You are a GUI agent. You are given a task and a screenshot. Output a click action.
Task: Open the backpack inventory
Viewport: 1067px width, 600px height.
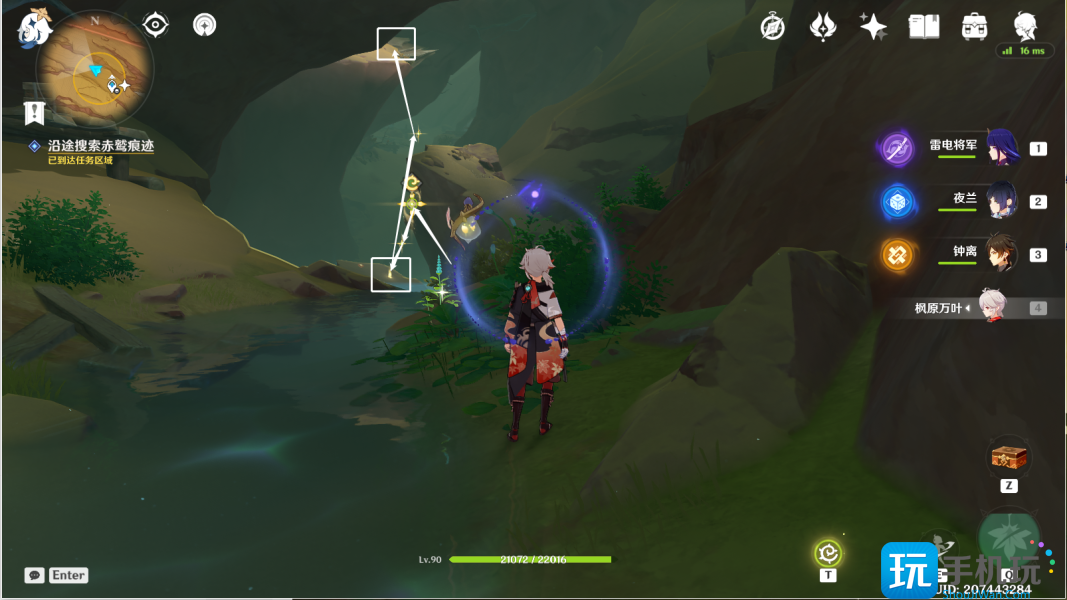pos(974,27)
